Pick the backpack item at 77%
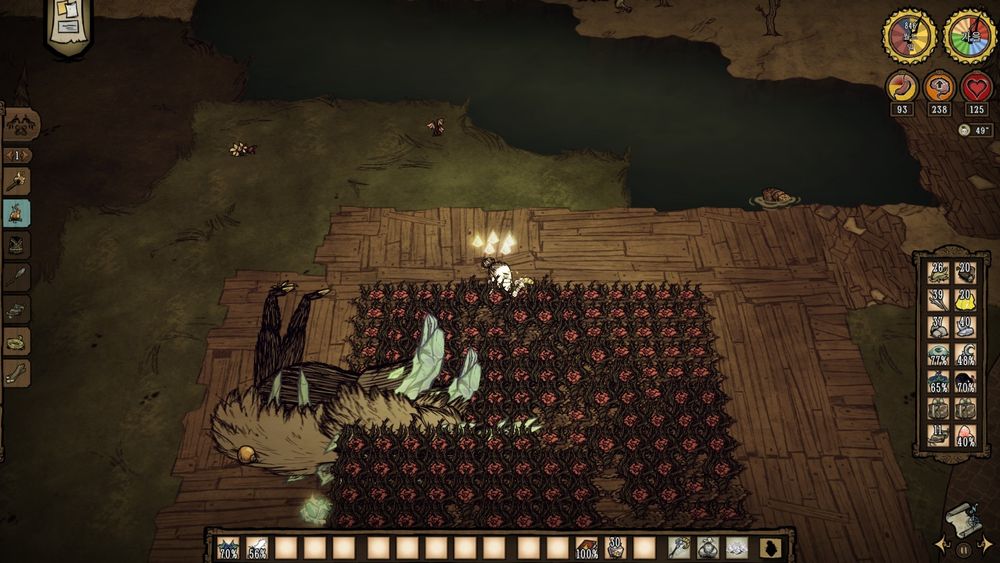 coord(937,355)
